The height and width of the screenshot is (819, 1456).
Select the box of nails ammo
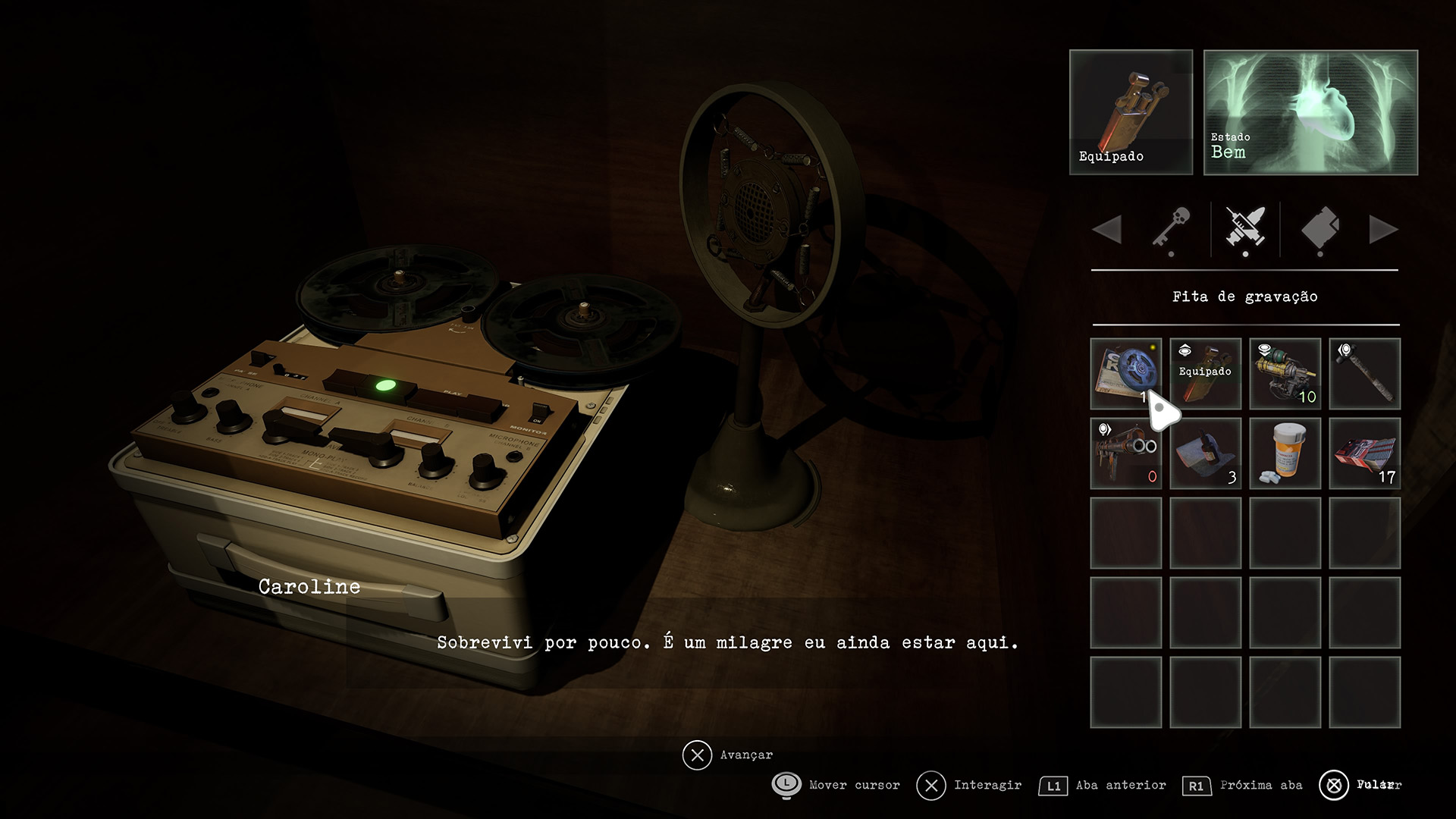(x=1364, y=453)
